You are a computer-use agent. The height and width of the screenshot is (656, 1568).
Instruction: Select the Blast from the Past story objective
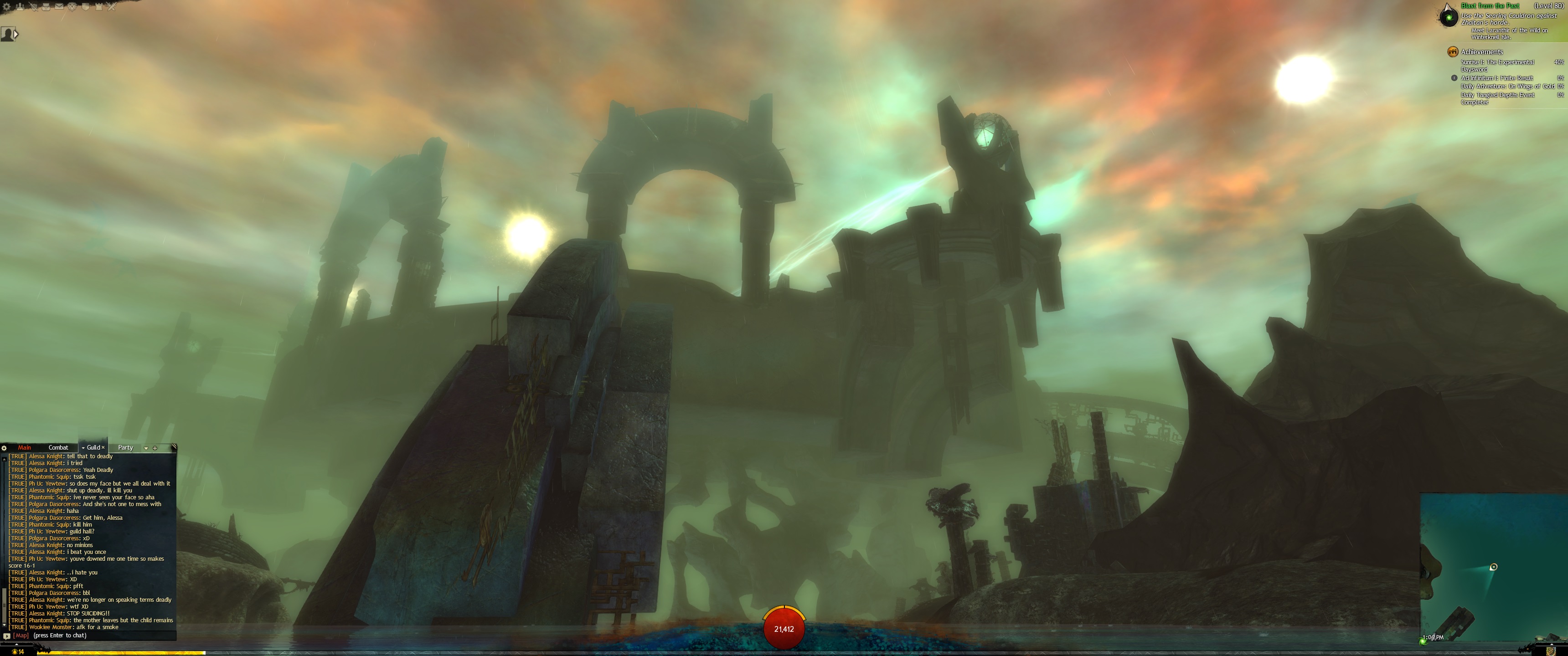coord(1490,6)
